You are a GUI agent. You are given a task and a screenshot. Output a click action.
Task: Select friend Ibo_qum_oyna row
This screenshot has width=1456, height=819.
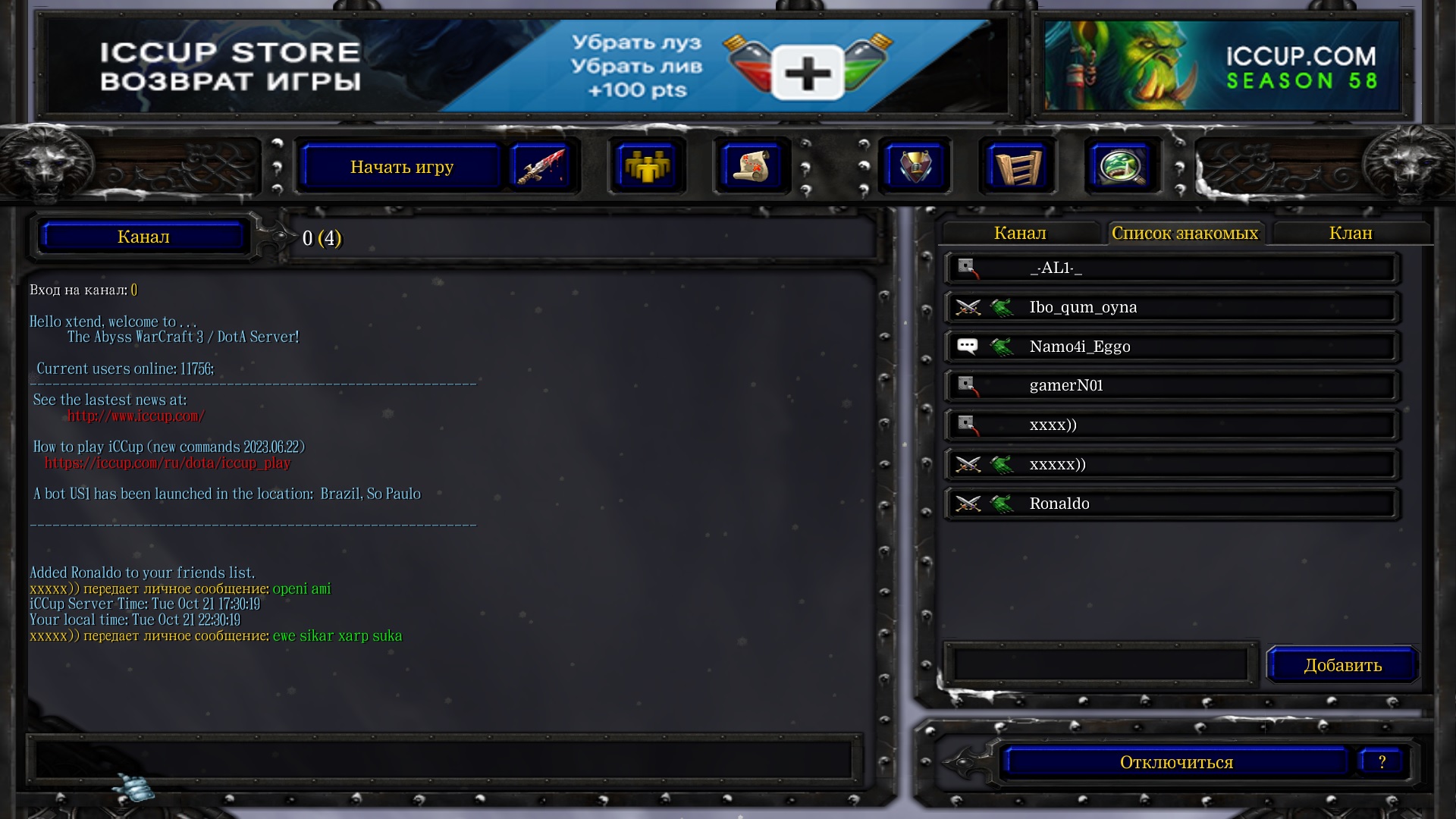(1171, 308)
